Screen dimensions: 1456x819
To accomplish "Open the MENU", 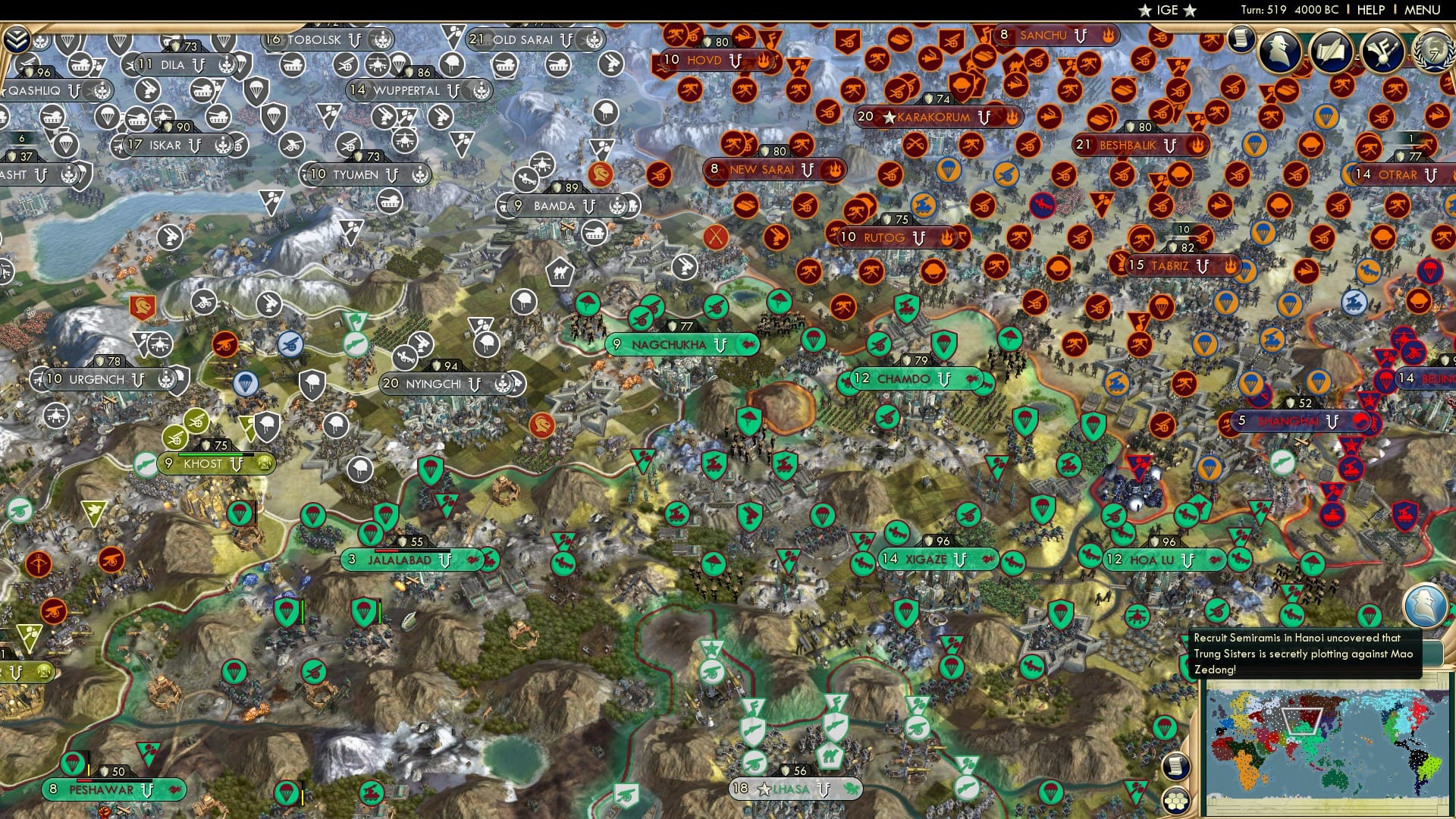I will coord(1424,11).
